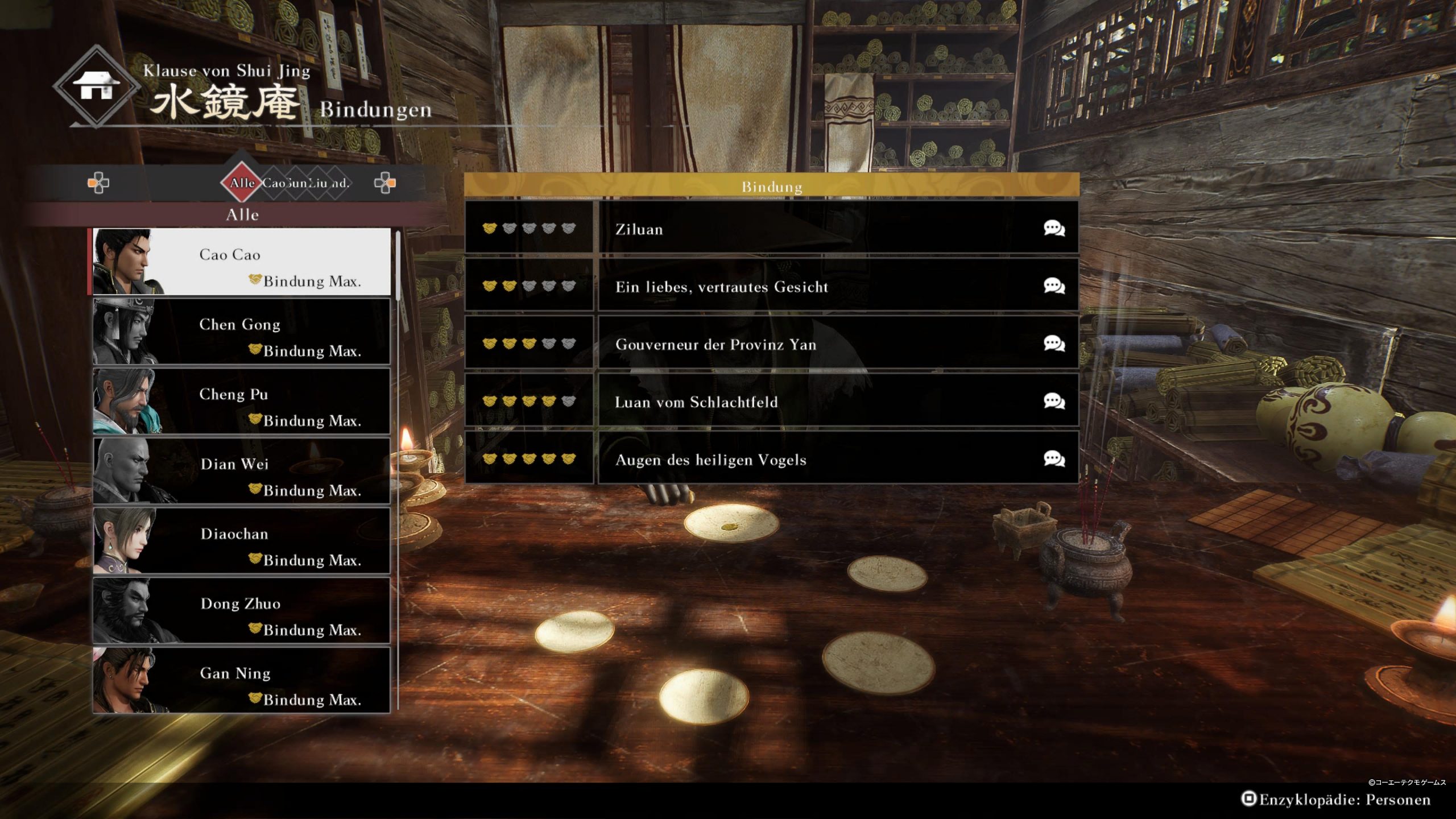Pick Dian Wei from the list
The width and height of the screenshot is (1456, 819).
click(242, 471)
